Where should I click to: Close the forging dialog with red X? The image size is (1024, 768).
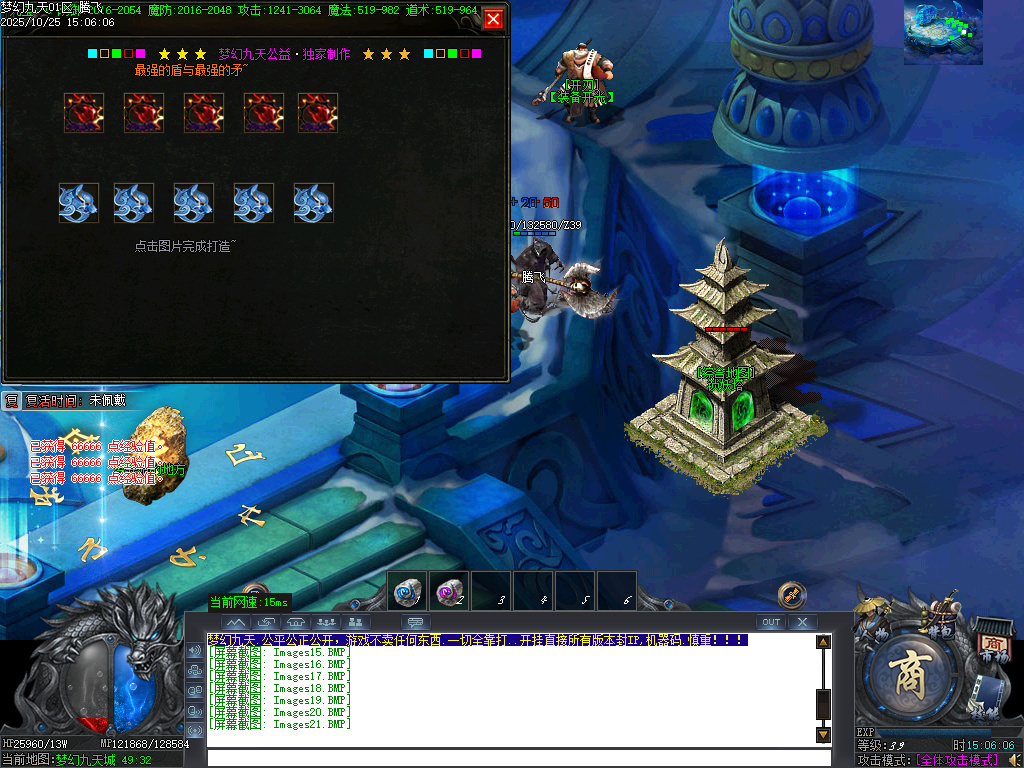tap(493, 19)
